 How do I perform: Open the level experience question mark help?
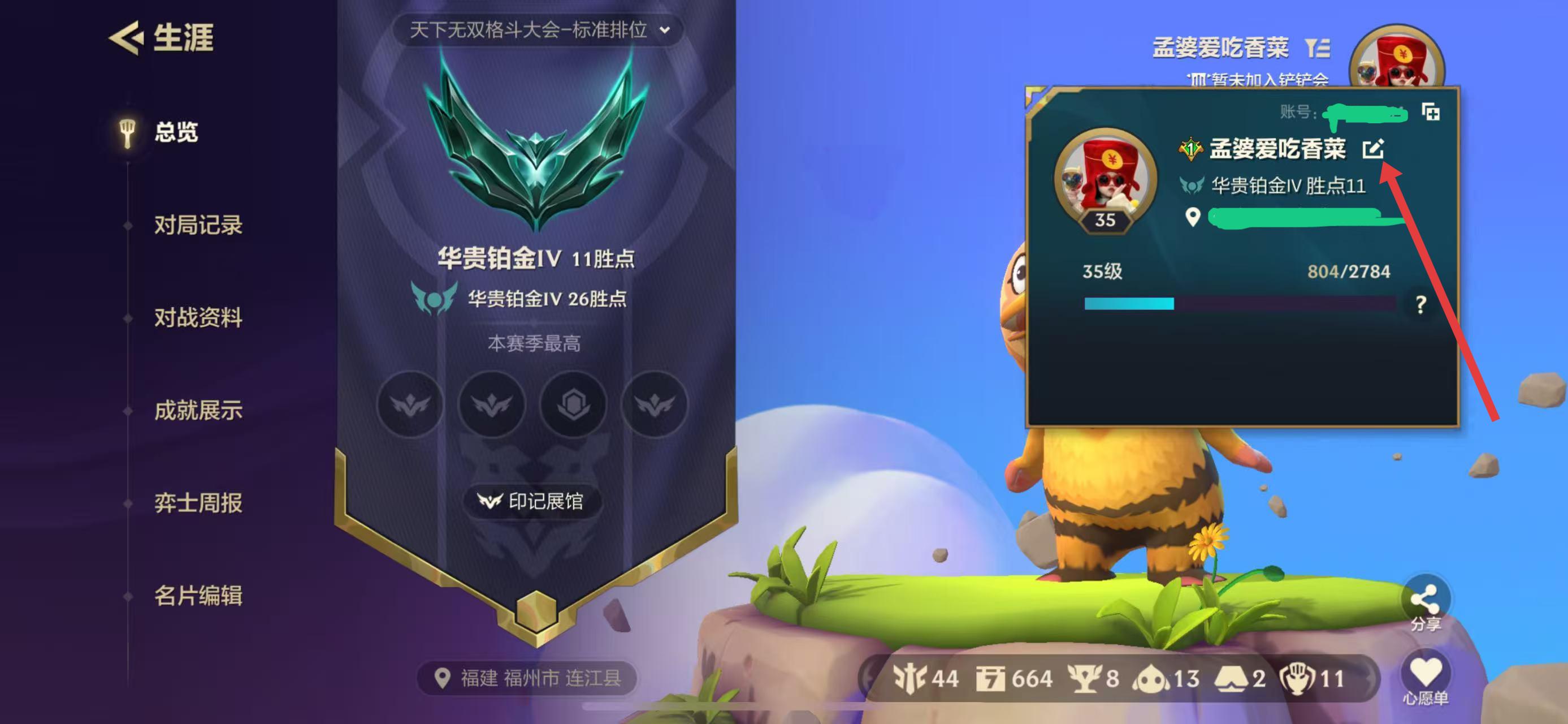[1420, 304]
